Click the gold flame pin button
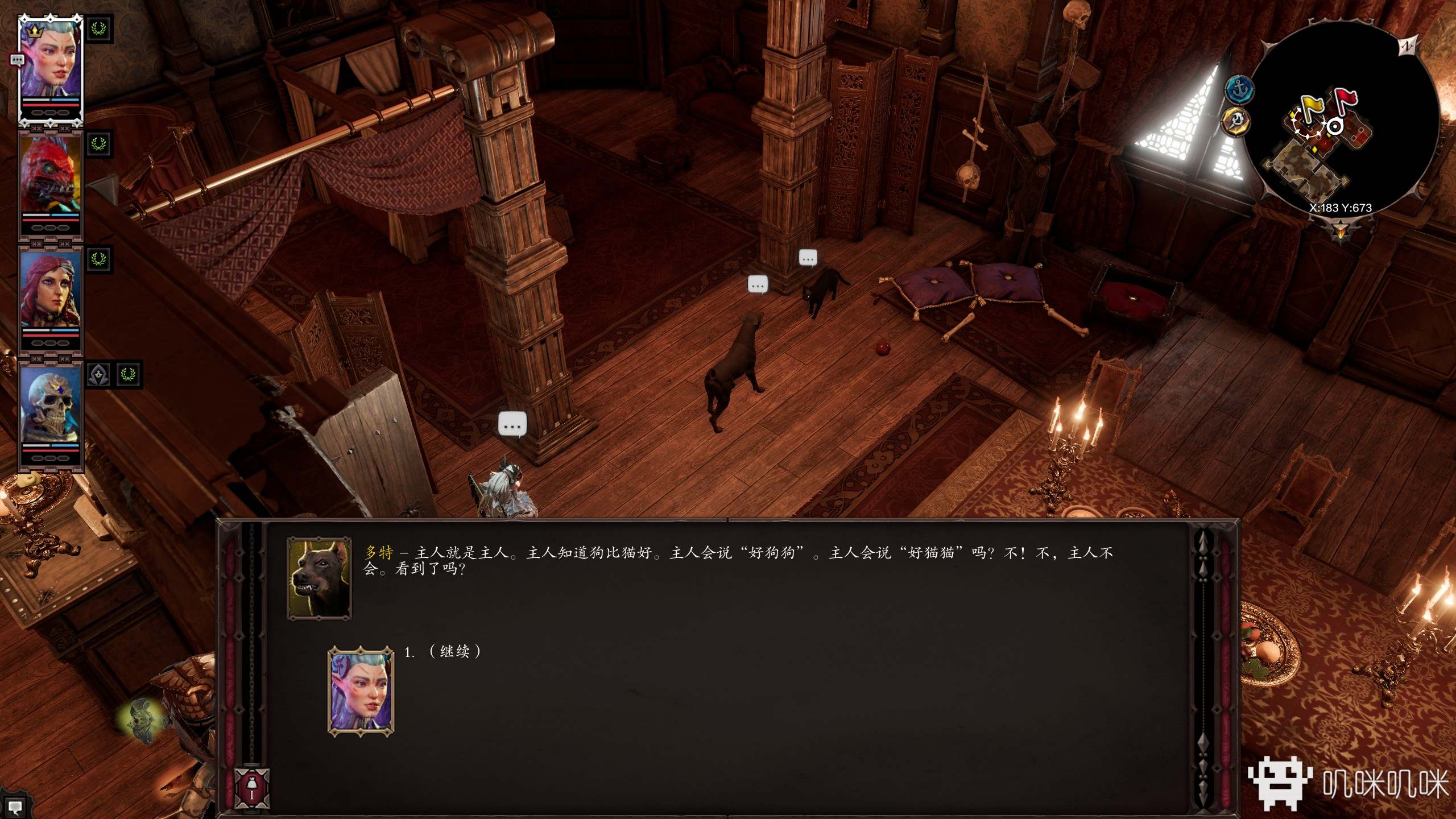Viewport: 1456px width, 819px height. (x=1236, y=120)
